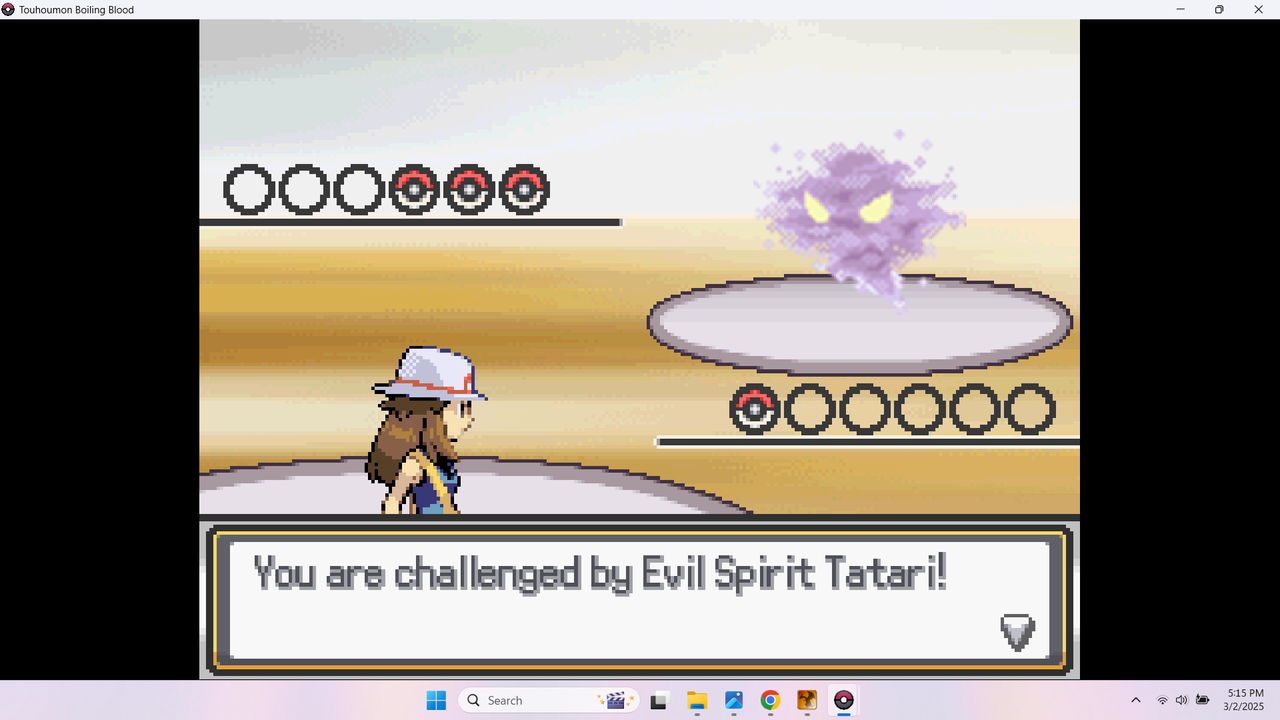Launch File Explorer from the taskbar

[x=696, y=700]
